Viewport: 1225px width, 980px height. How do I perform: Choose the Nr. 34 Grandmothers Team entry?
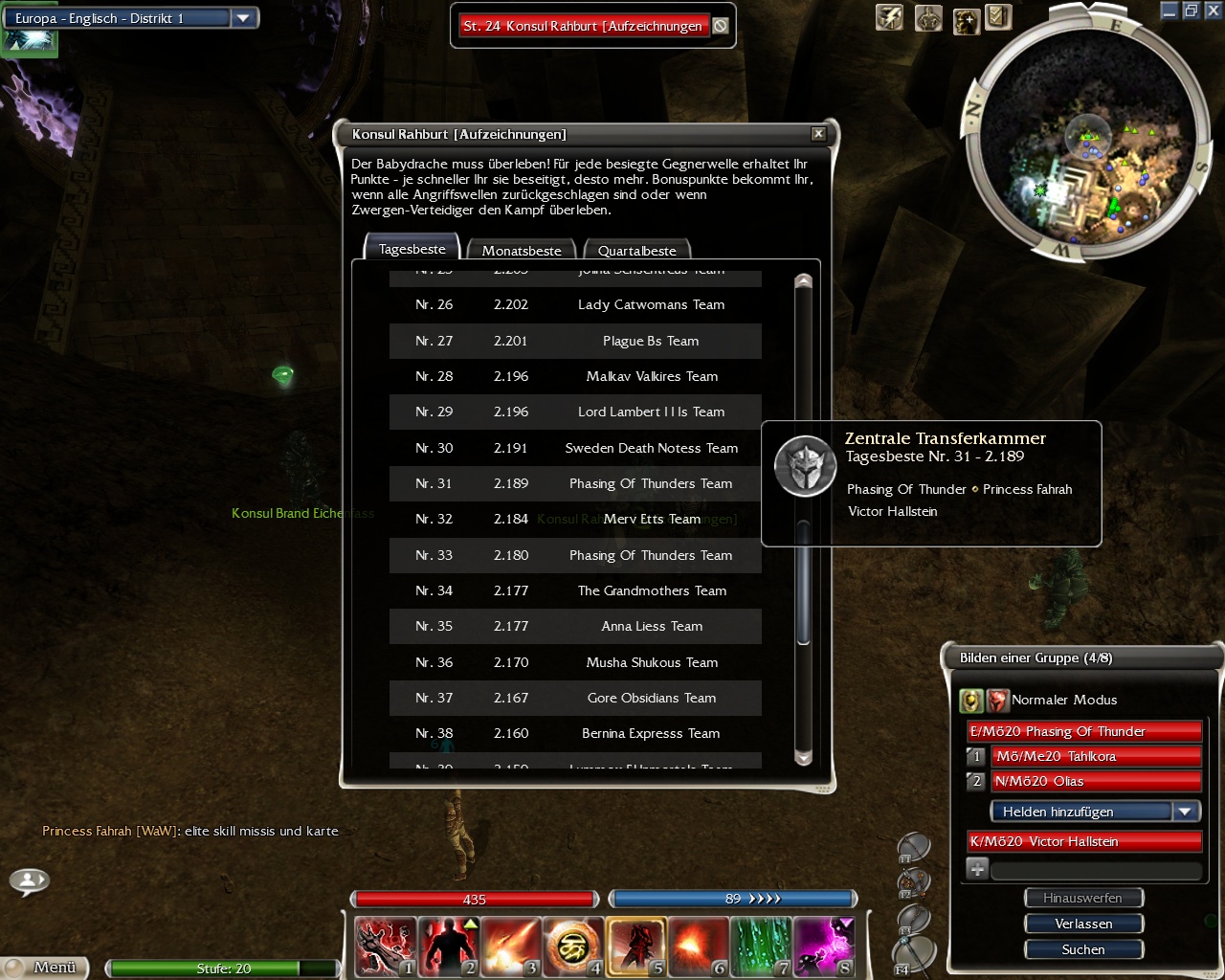click(x=575, y=590)
